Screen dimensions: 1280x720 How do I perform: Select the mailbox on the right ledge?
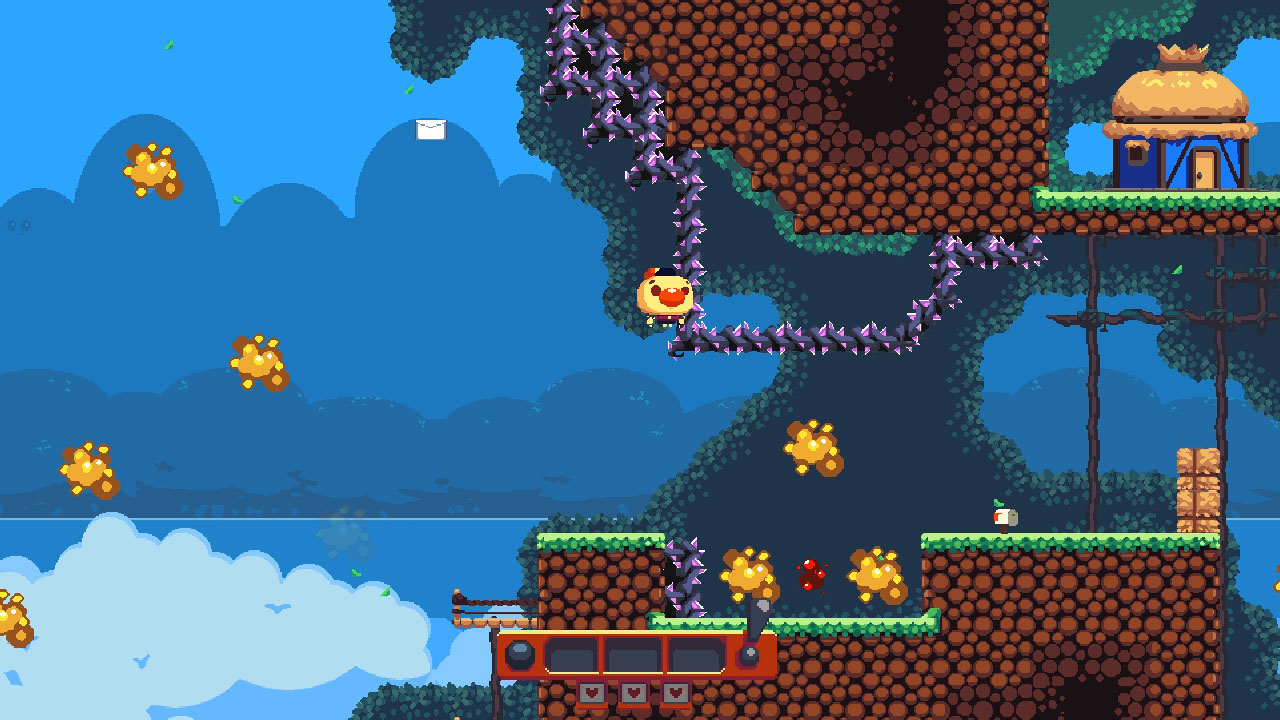[x=1005, y=517]
